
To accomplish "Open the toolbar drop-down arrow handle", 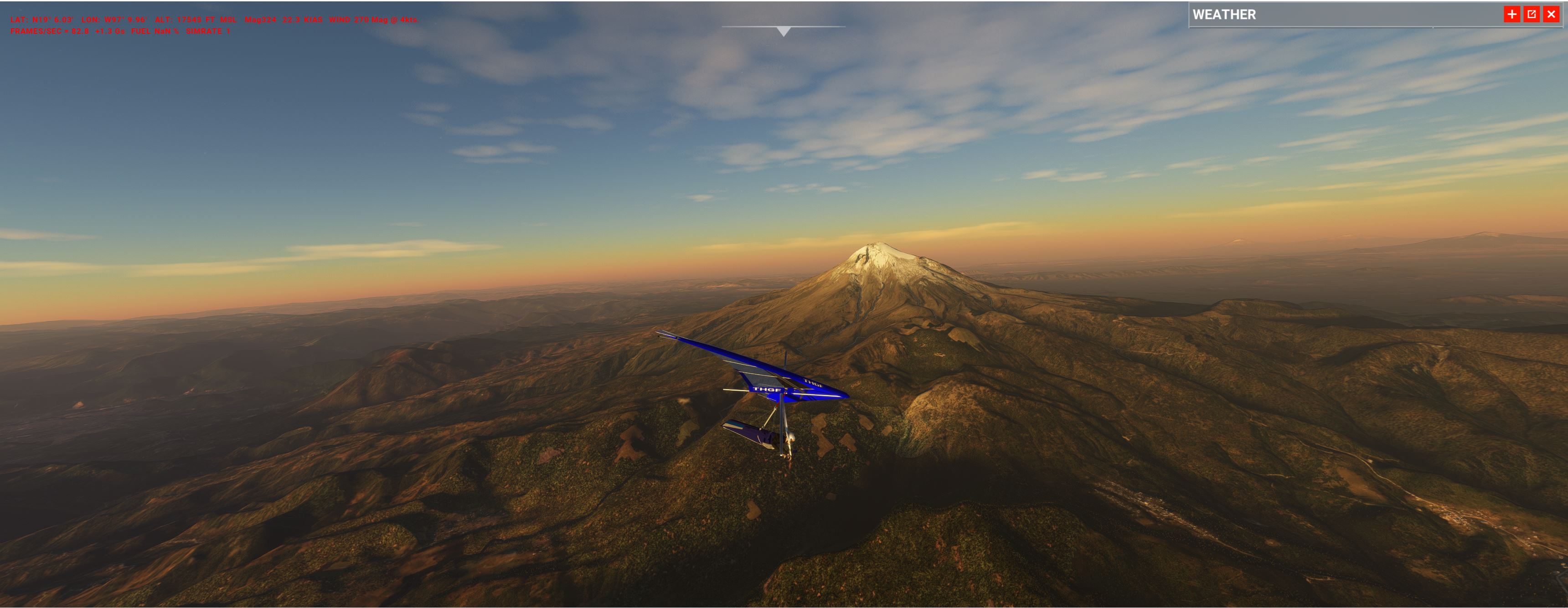I will 784,31.
